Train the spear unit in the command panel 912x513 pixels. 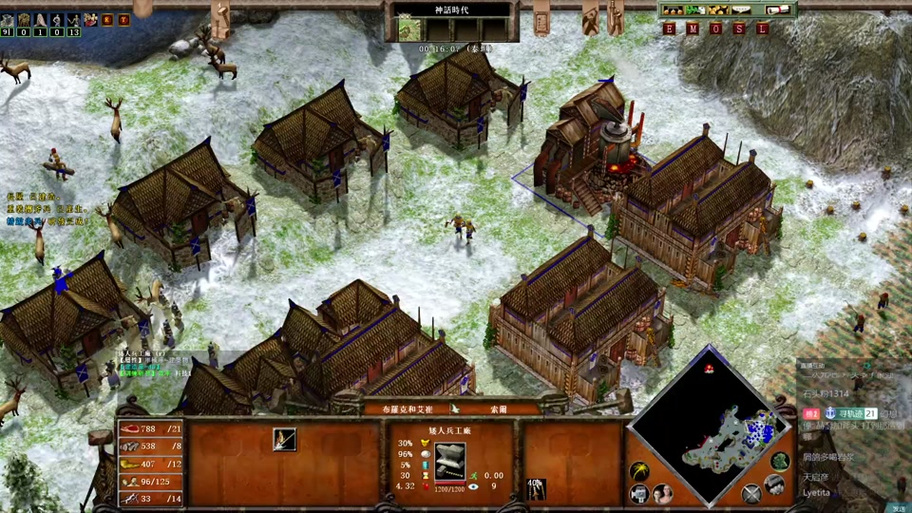click(x=285, y=439)
